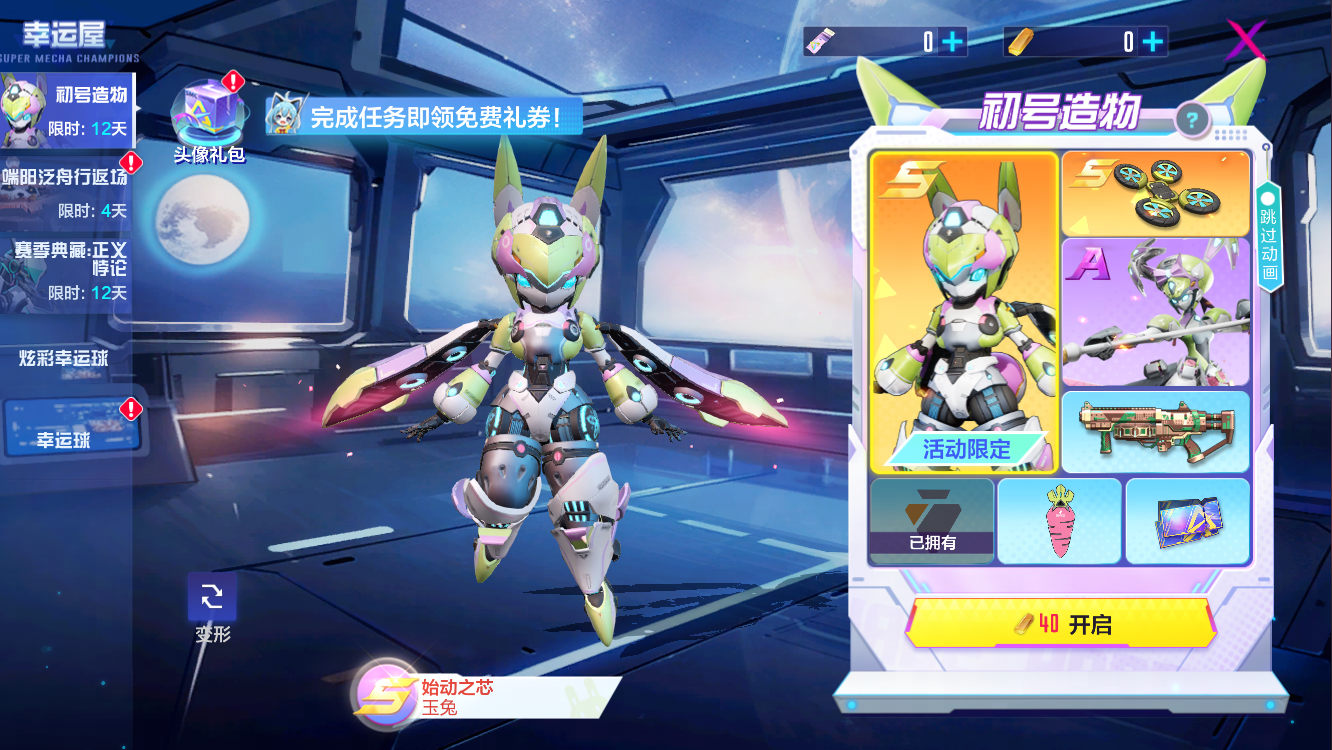1332x750 pixels.
Task: View the S-grade drone reward
Action: click(x=1154, y=194)
